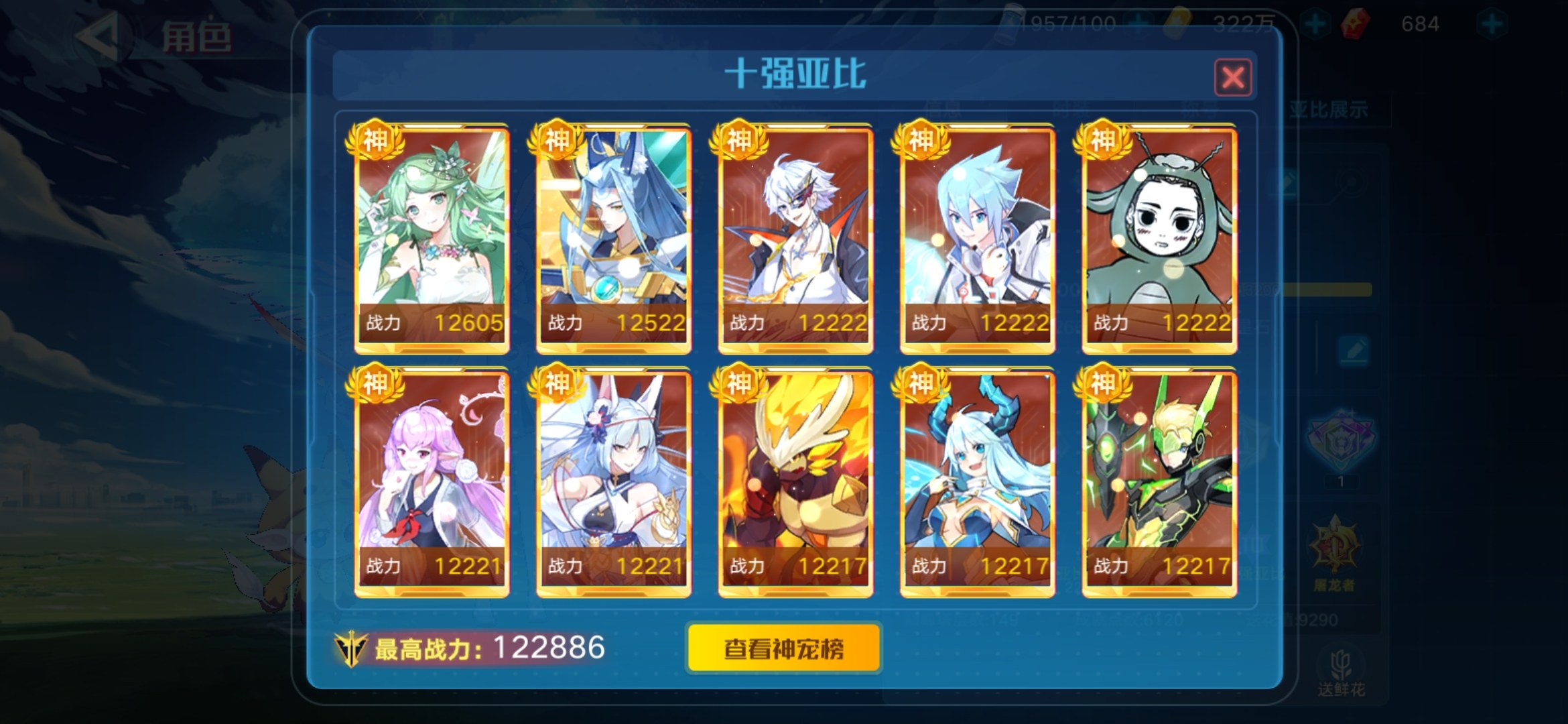Pick the white-haired masked character card

click(795, 238)
